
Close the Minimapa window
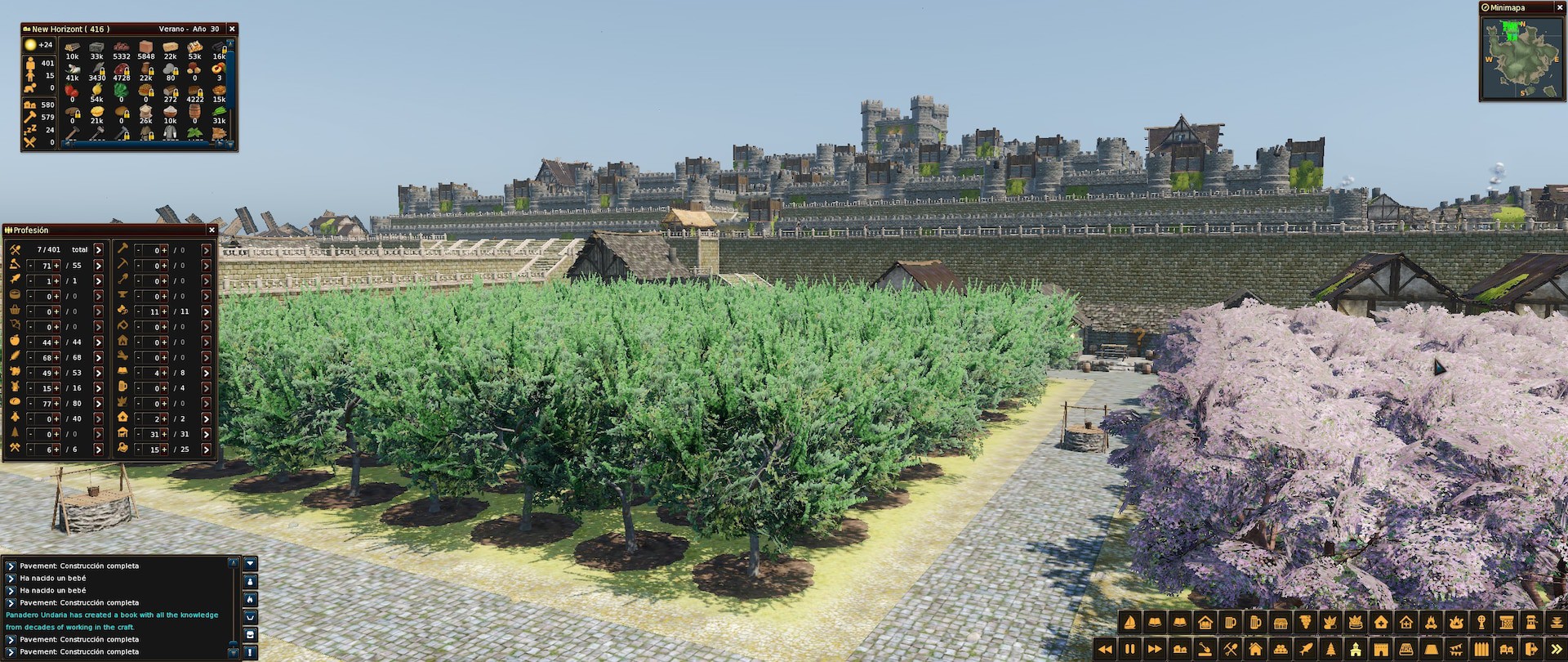[1559, 8]
